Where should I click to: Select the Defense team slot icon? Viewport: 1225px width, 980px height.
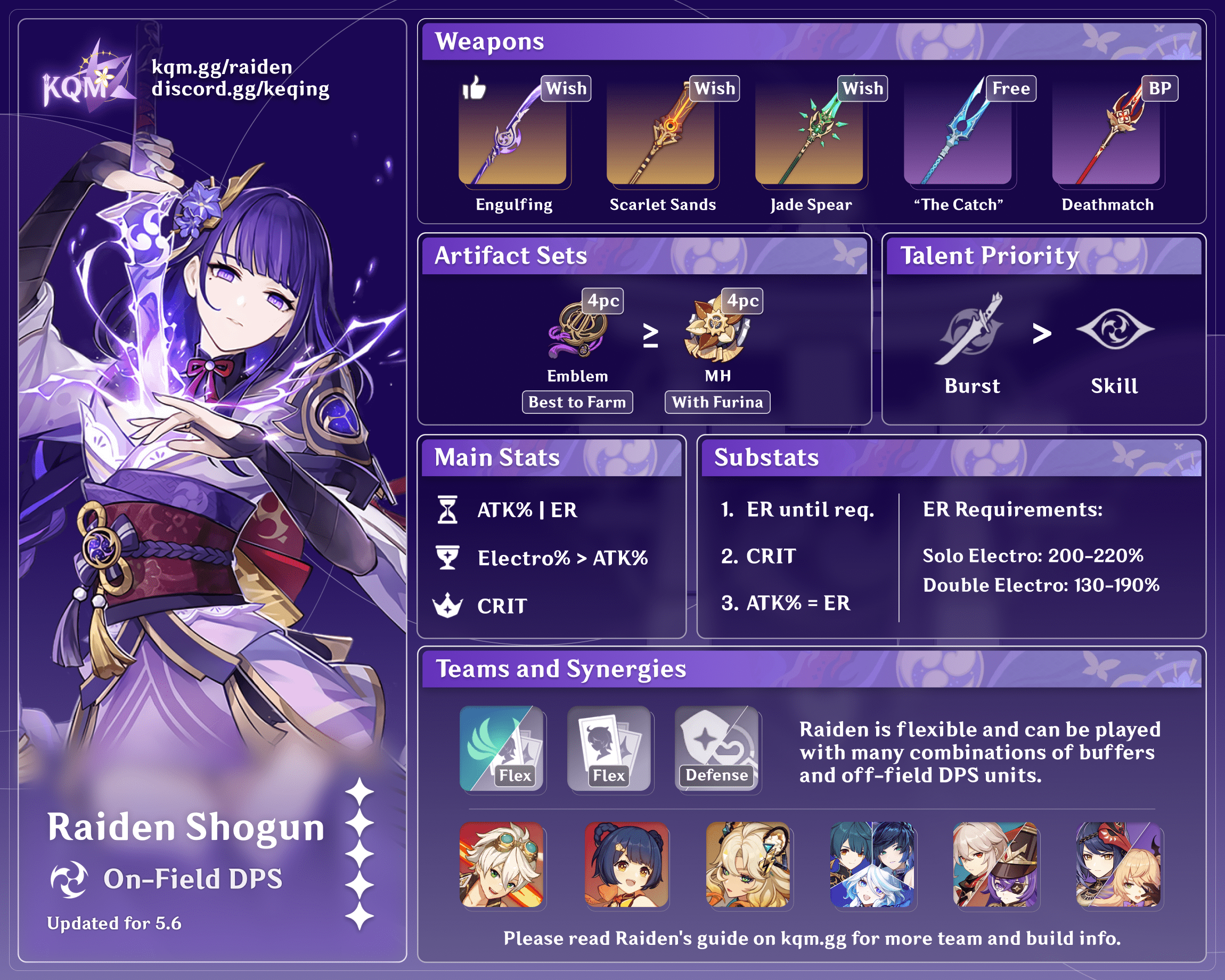point(717,749)
